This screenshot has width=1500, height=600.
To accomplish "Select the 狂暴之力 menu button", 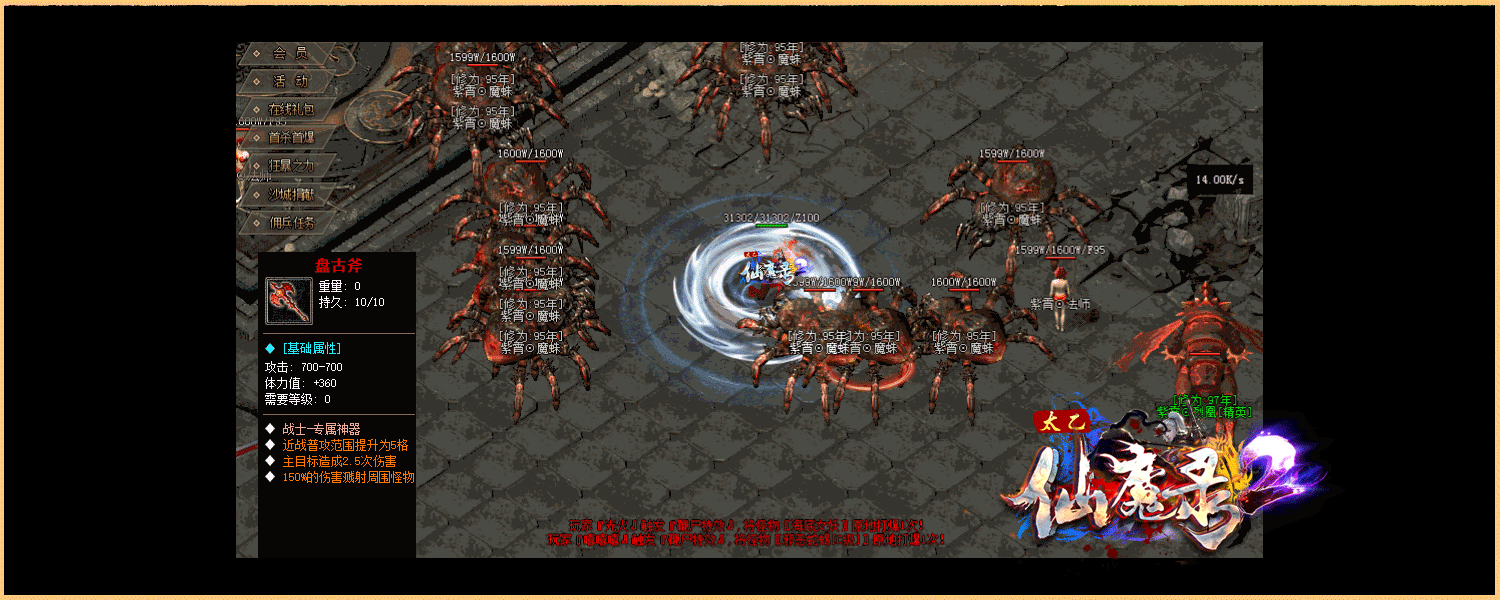I will (290, 165).
